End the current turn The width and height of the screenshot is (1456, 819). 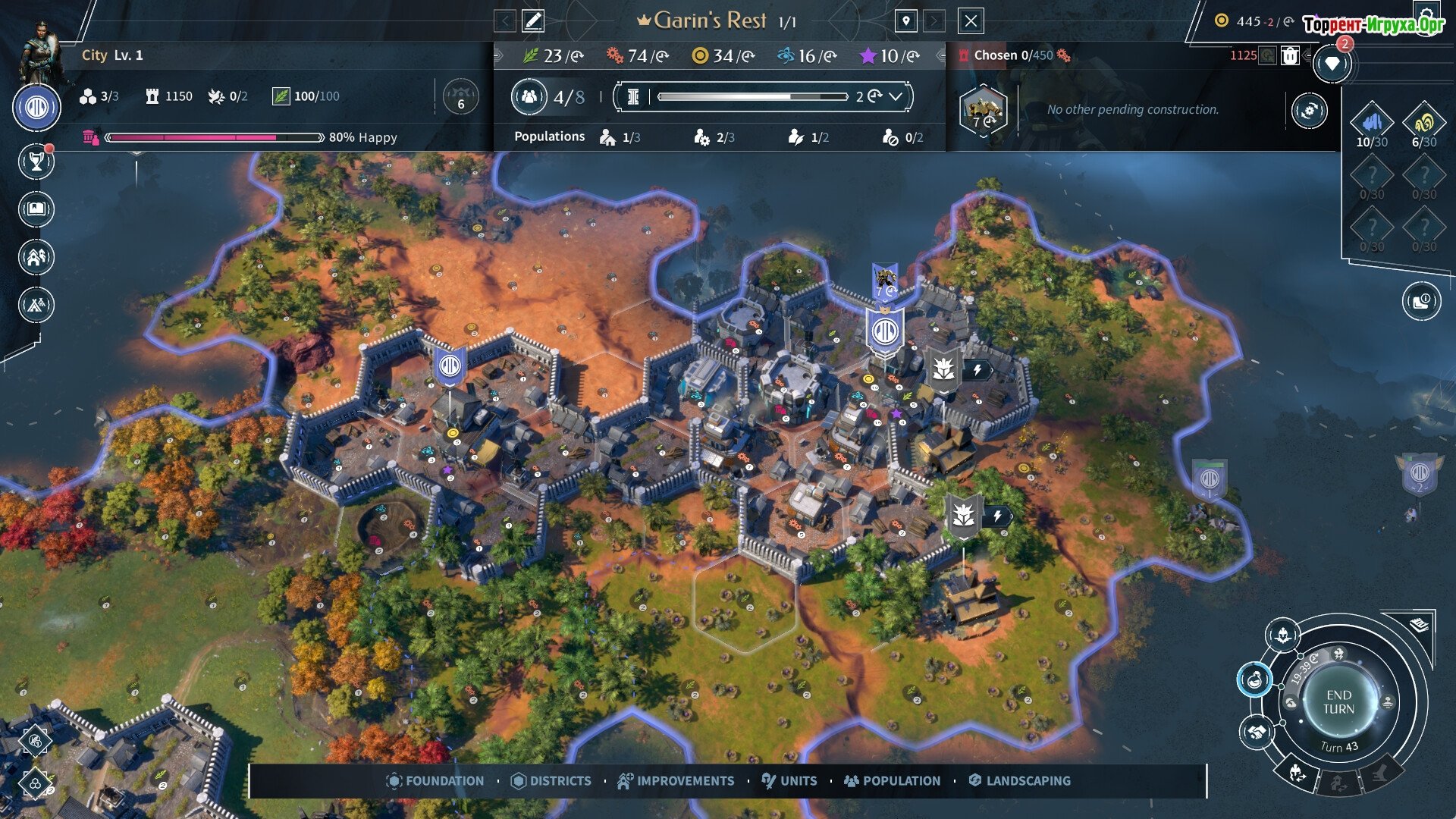(x=1338, y=702)
